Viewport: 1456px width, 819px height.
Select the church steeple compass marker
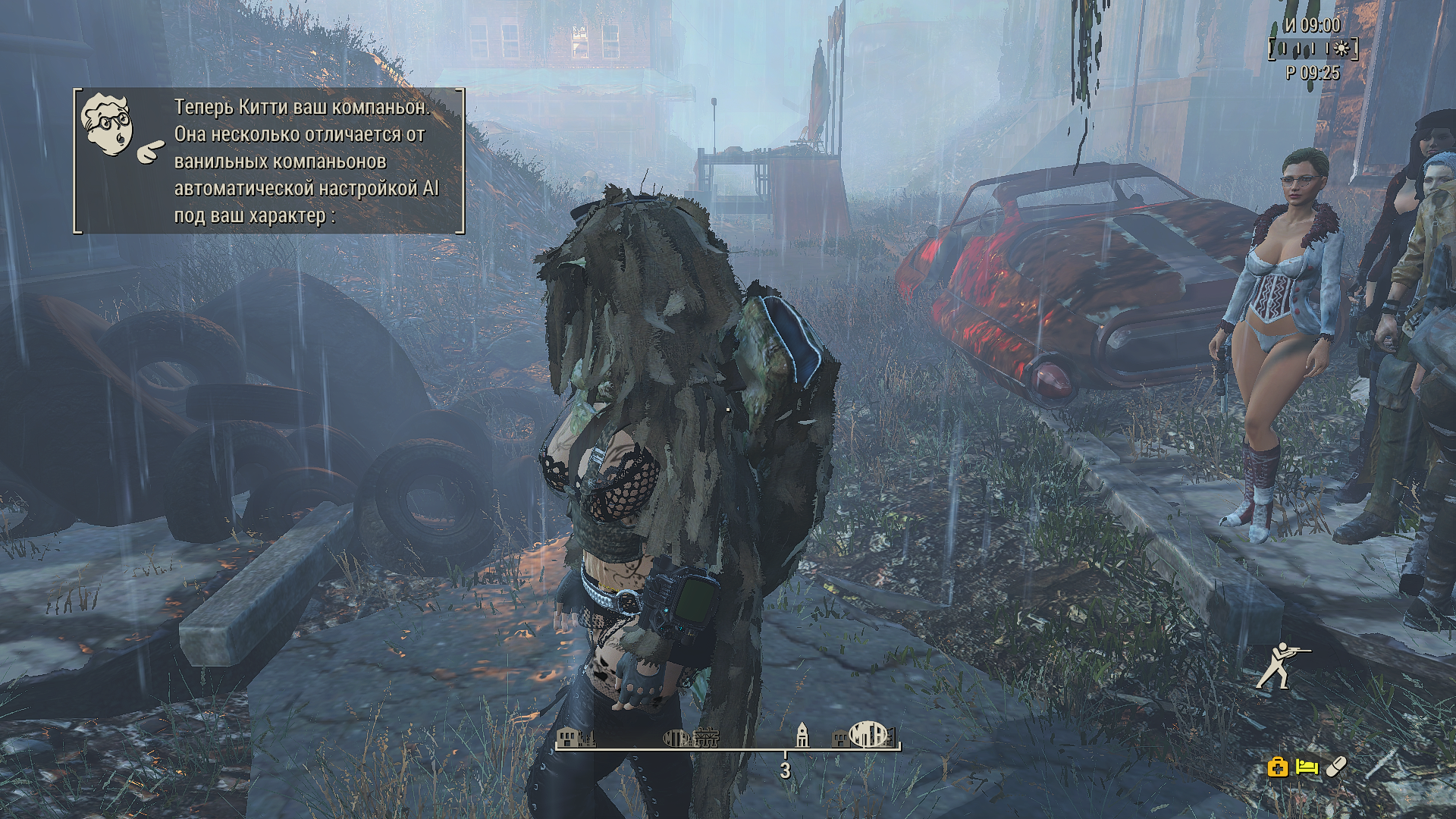[x=802, y=734]
